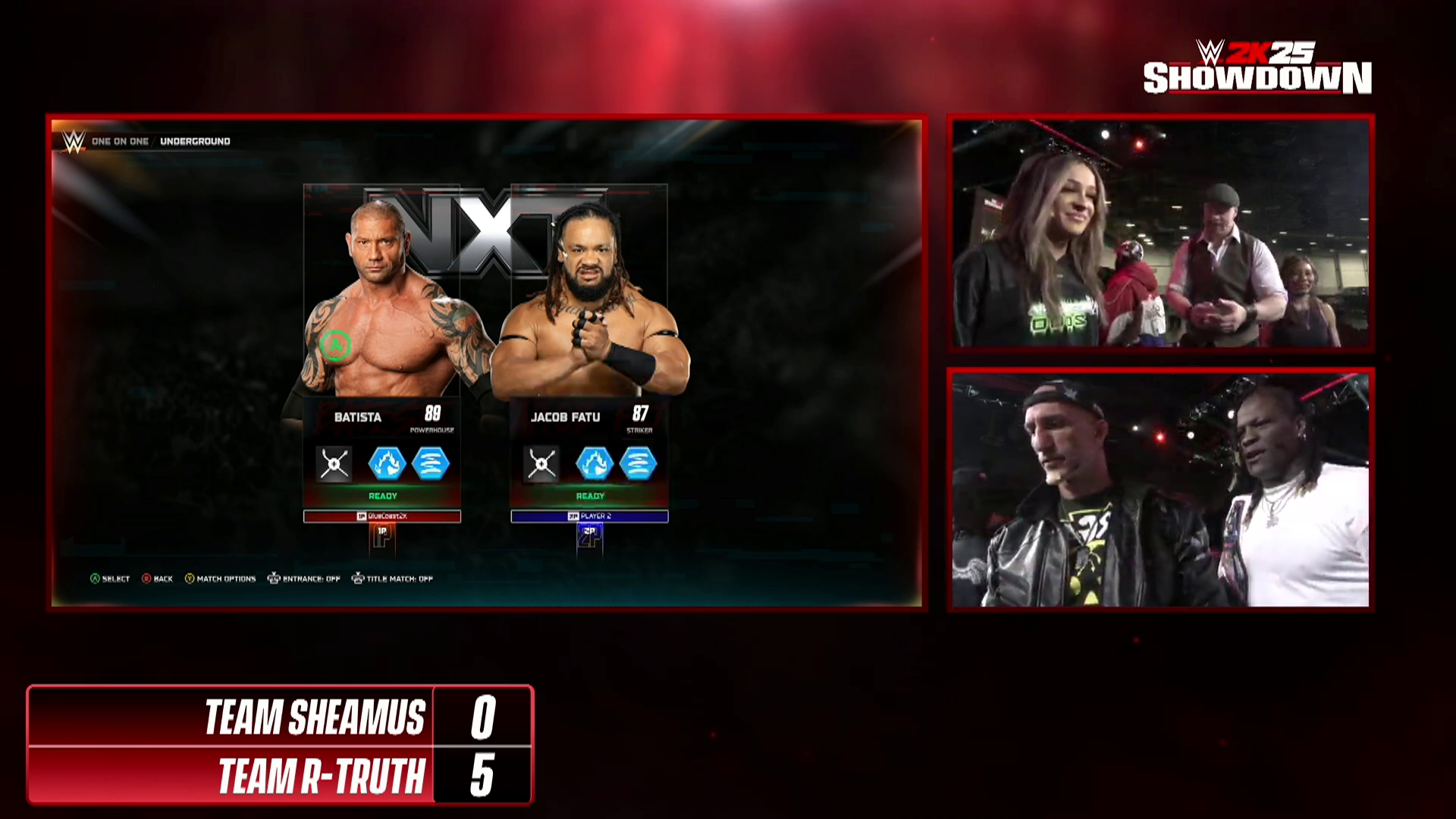Click Jacob Fatu's blue wave ability icon
This screenshot has width=1456, height=819.
639,464
